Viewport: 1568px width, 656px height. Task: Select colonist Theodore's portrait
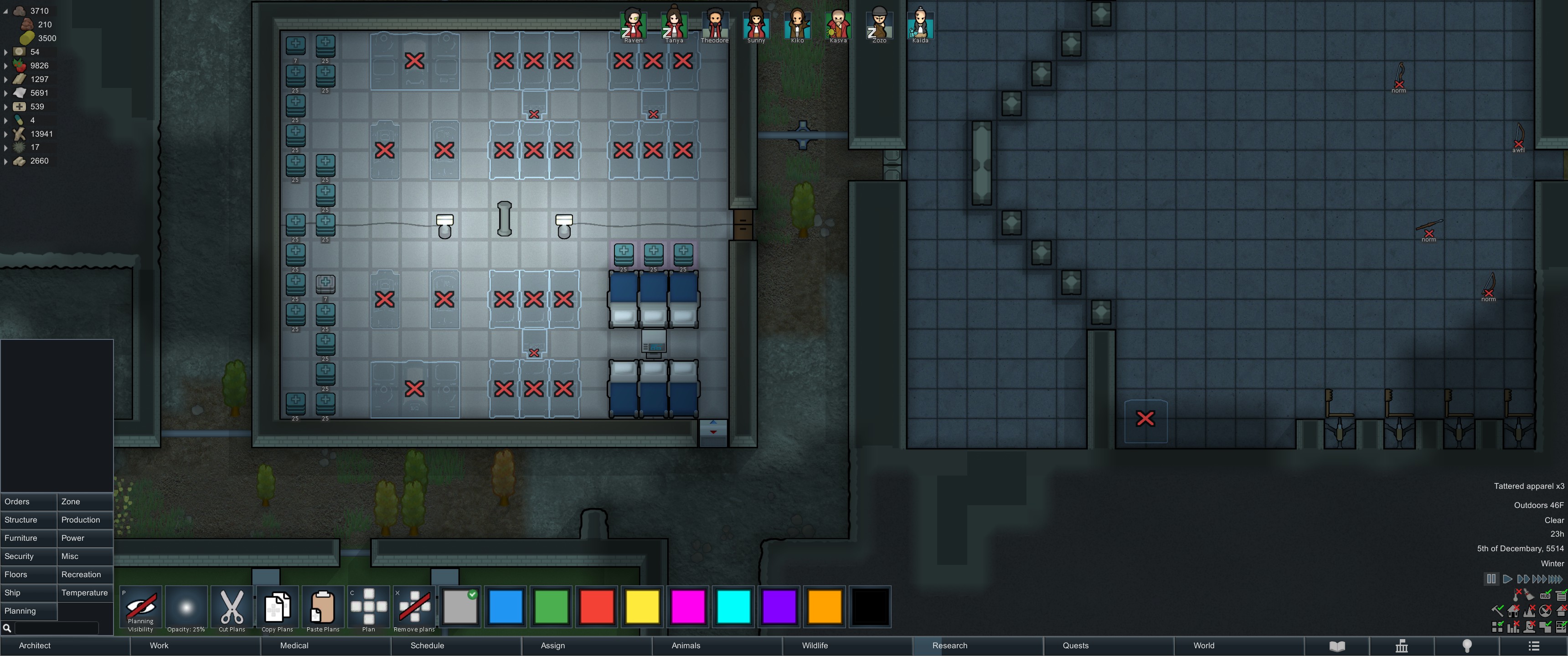pos(715,24)
